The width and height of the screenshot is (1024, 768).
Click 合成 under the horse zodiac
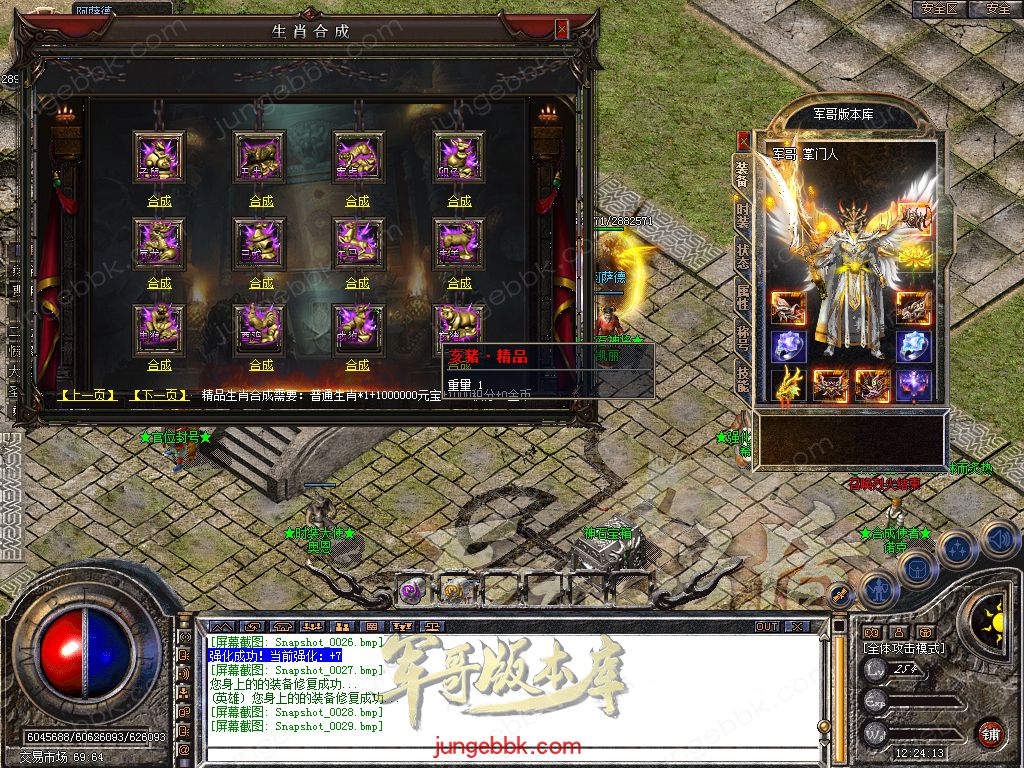357,284
